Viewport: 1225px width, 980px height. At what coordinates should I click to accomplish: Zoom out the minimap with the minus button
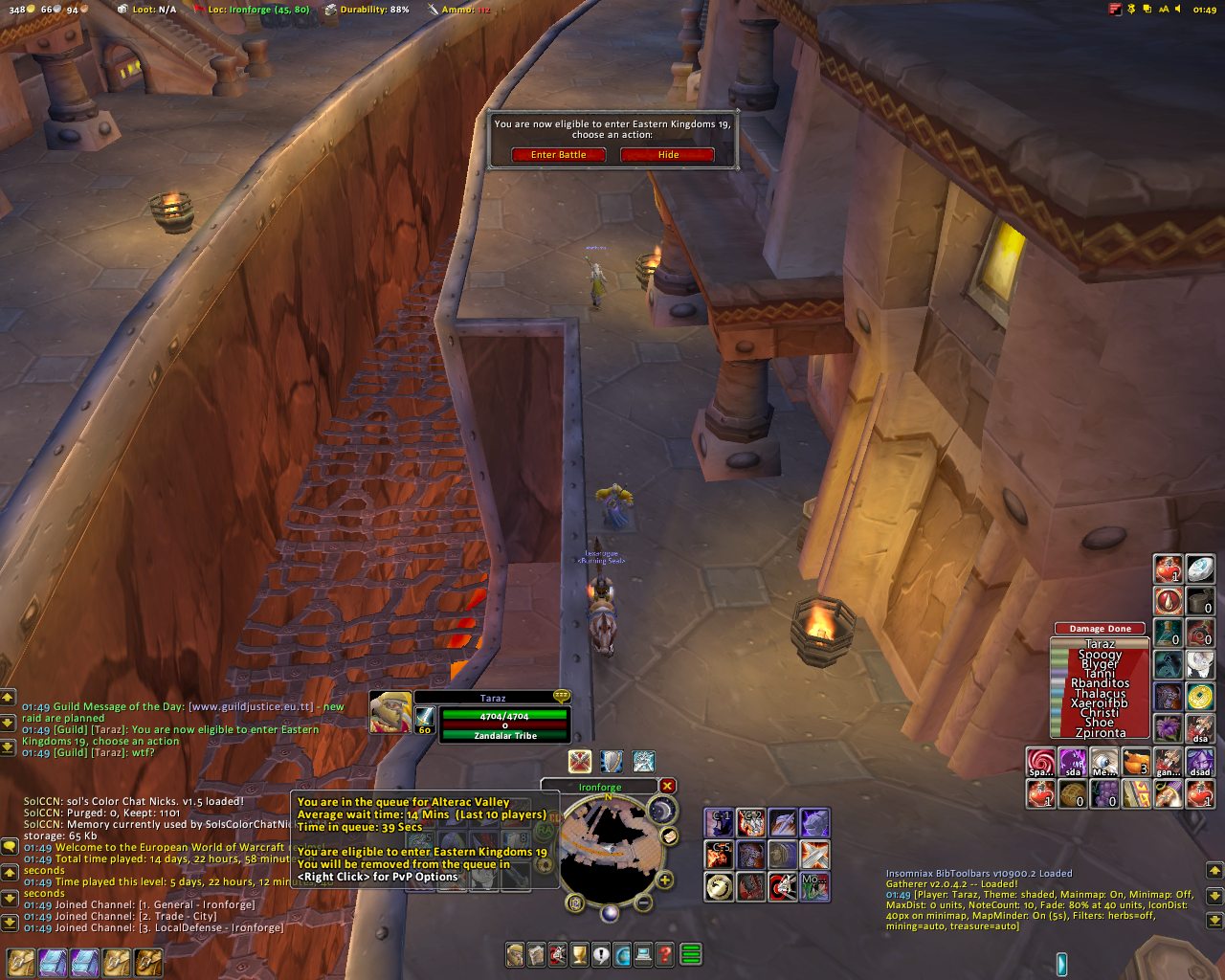[644, 902]
